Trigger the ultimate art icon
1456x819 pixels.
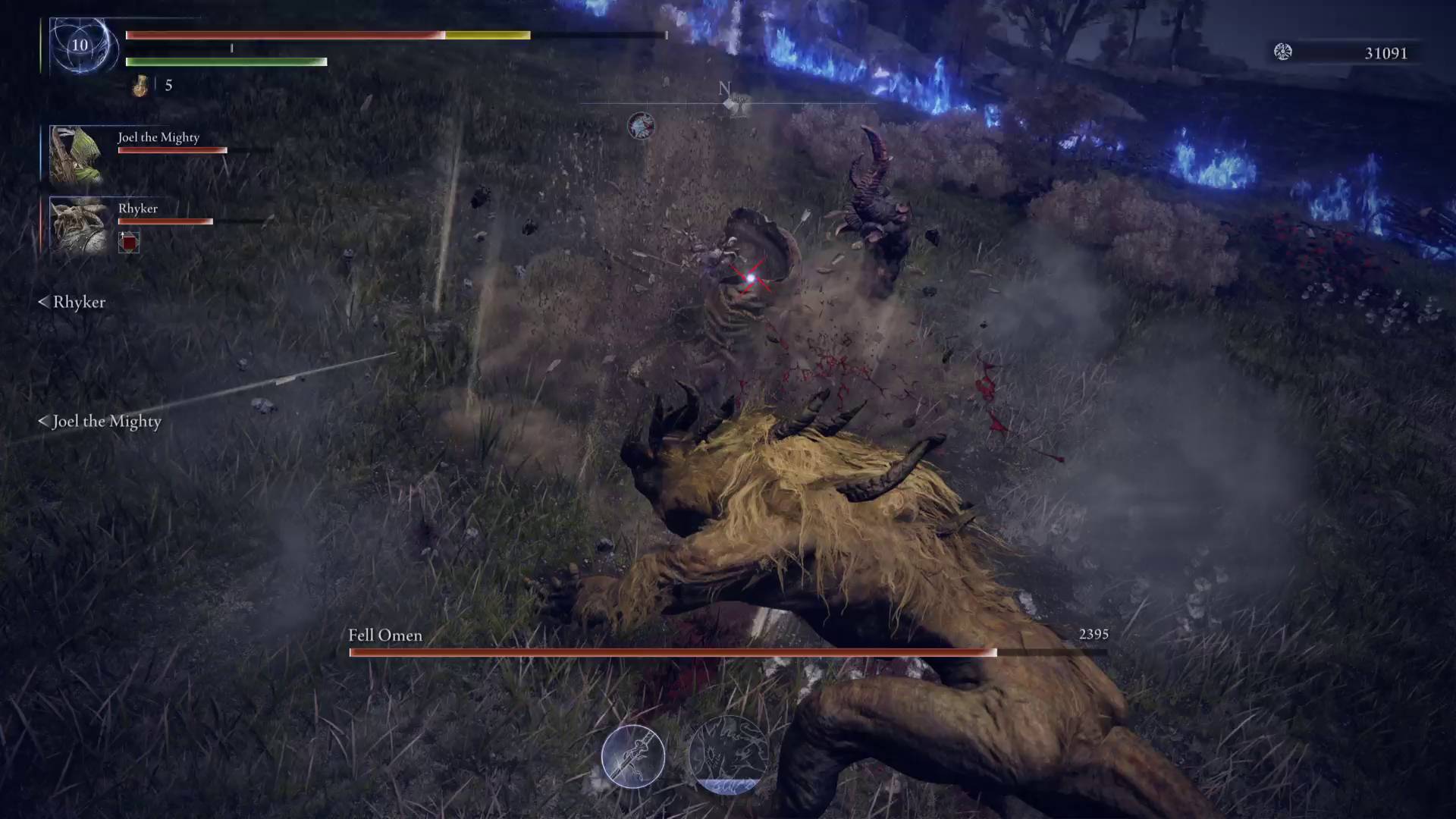726,755
